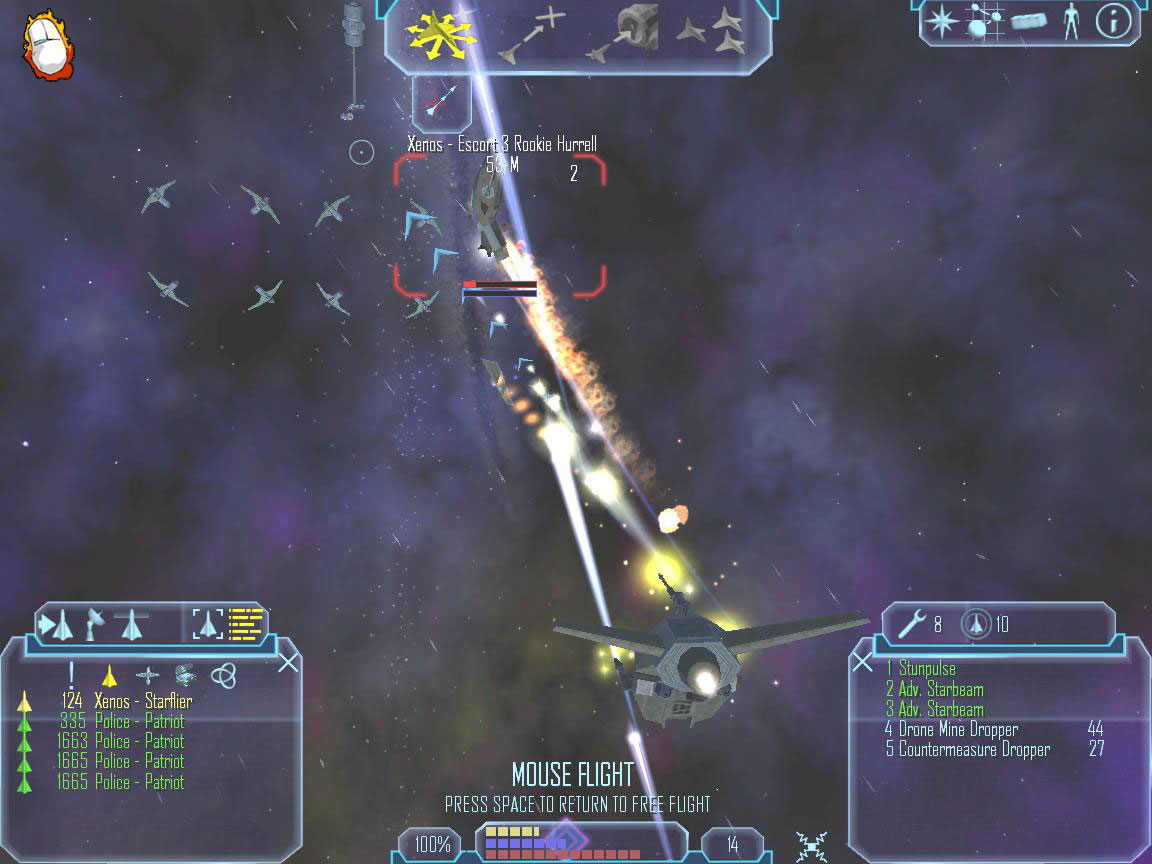The height and width of the screenshot is (864, 1152).
Task: Choose the Drone Mine Dropper entry
Action: [x=957, y=729]
